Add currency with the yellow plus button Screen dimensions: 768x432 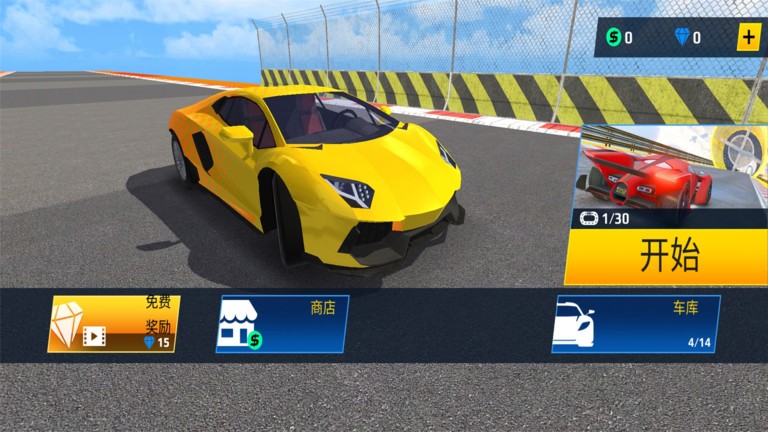(x=748, y=38)
